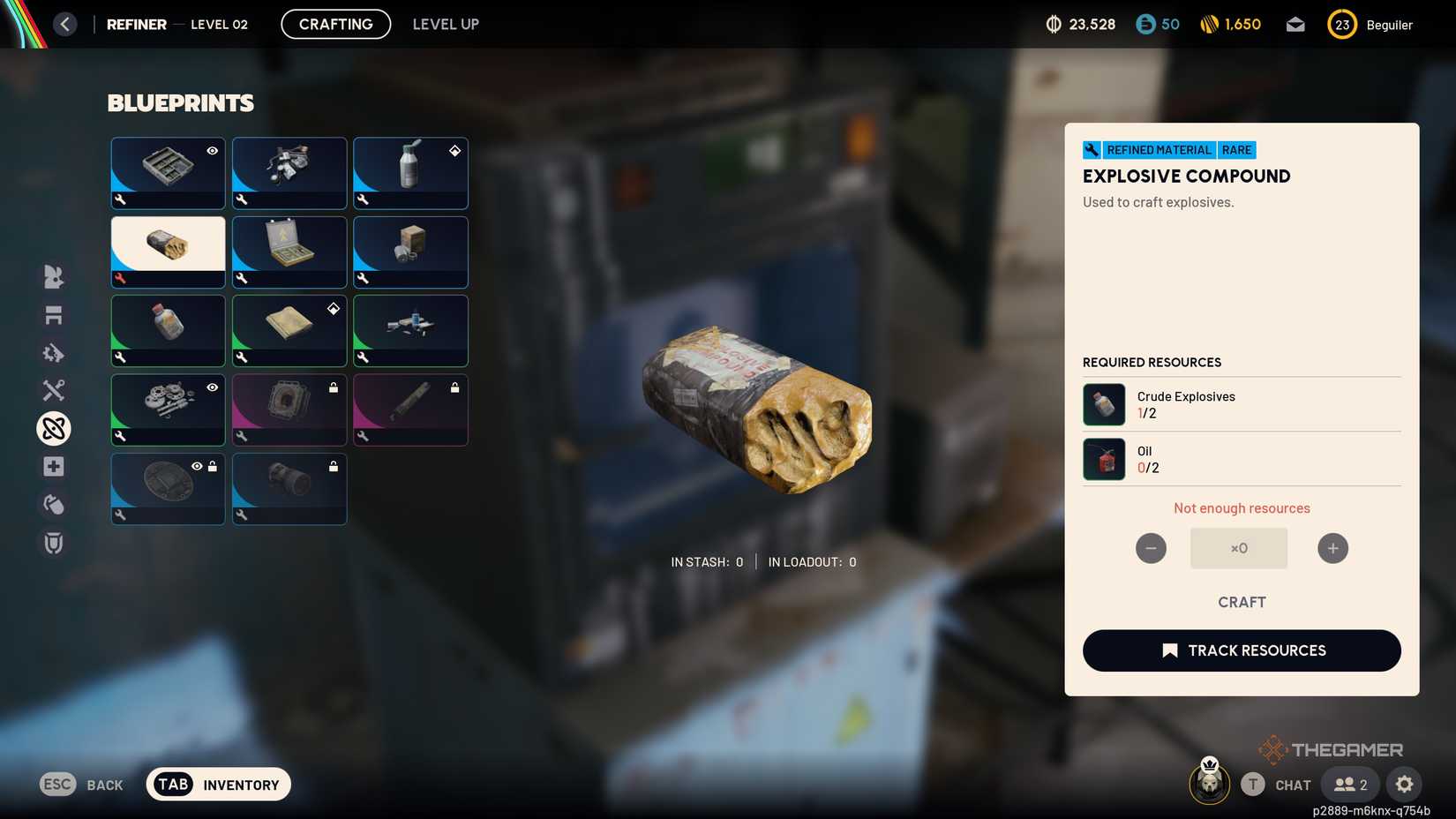Open the settings gear at bottom right
Image resolution: width=1456 pixels, height=819 pixels.
(1405, 784)
